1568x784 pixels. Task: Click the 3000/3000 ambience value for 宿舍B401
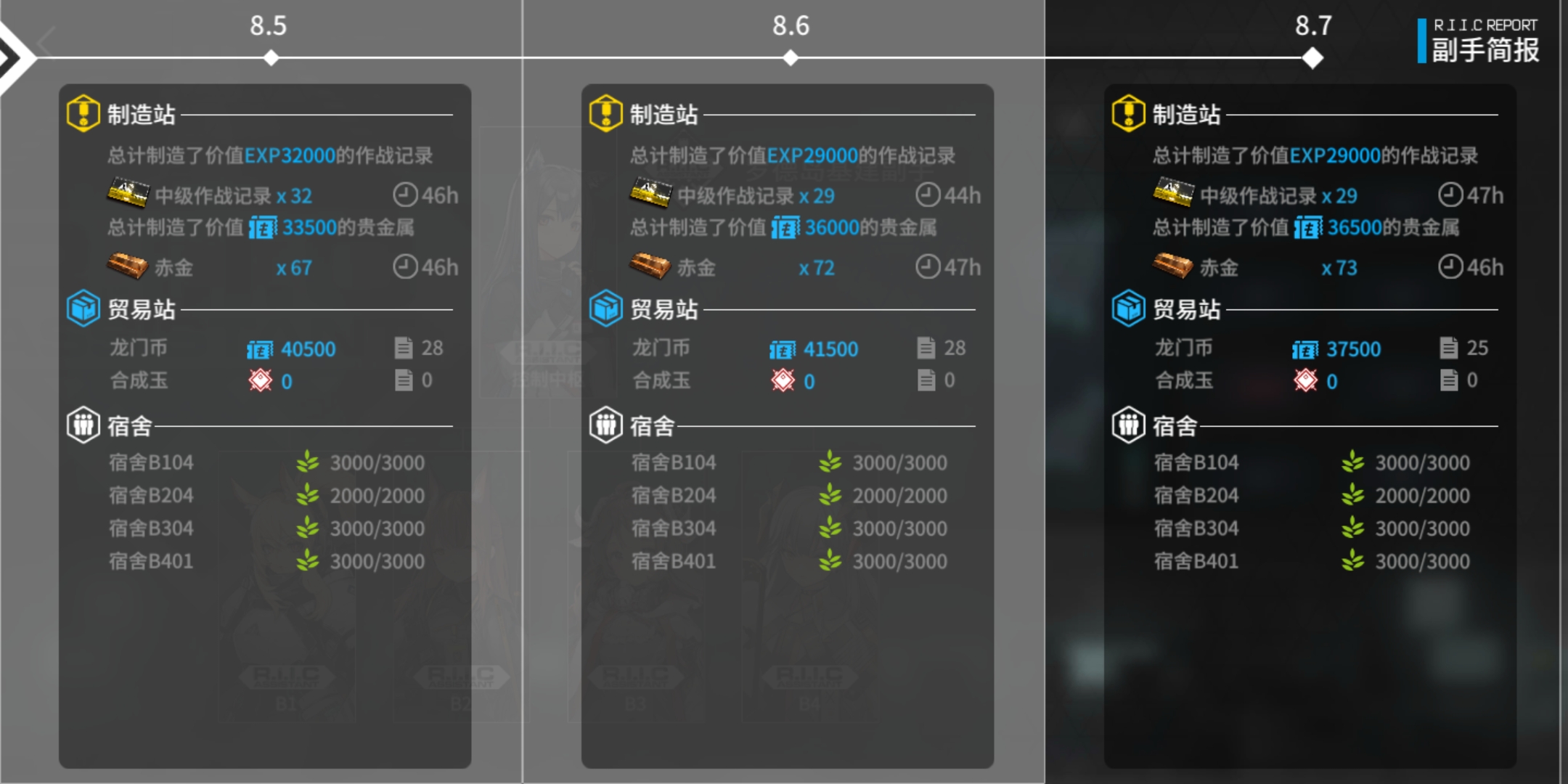tap(377, 560)
